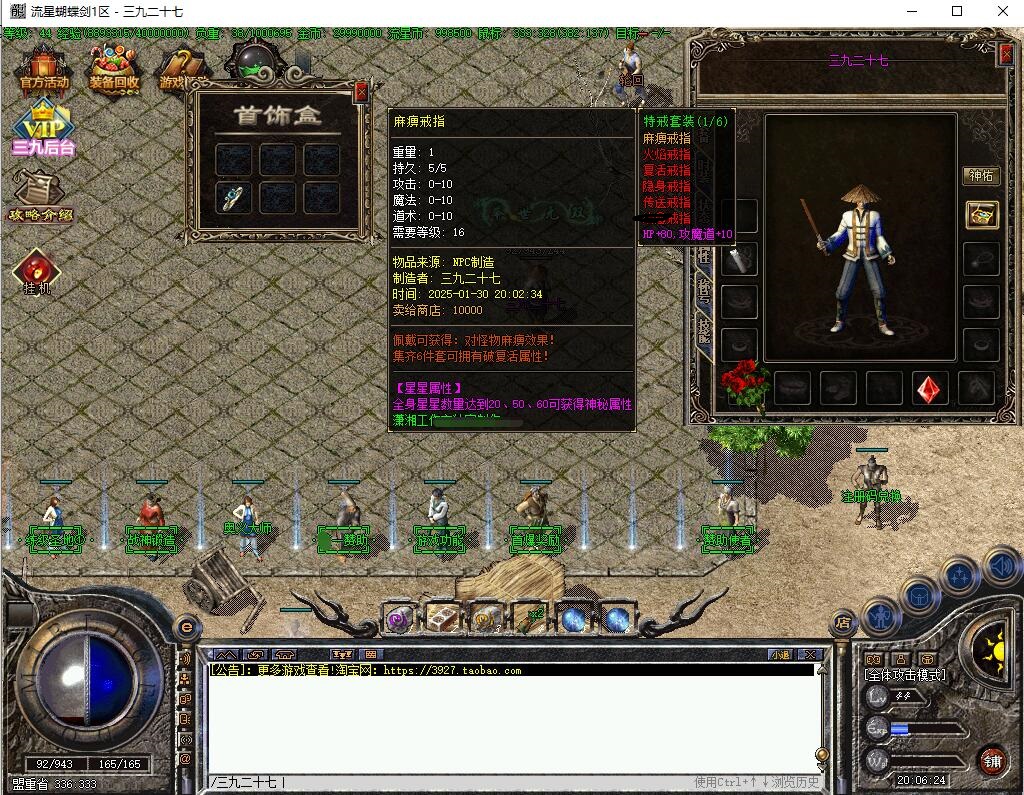Open the 装备回收 equipment recycle icon
This screenshot has width=1024, height=795.
point(114,71)
